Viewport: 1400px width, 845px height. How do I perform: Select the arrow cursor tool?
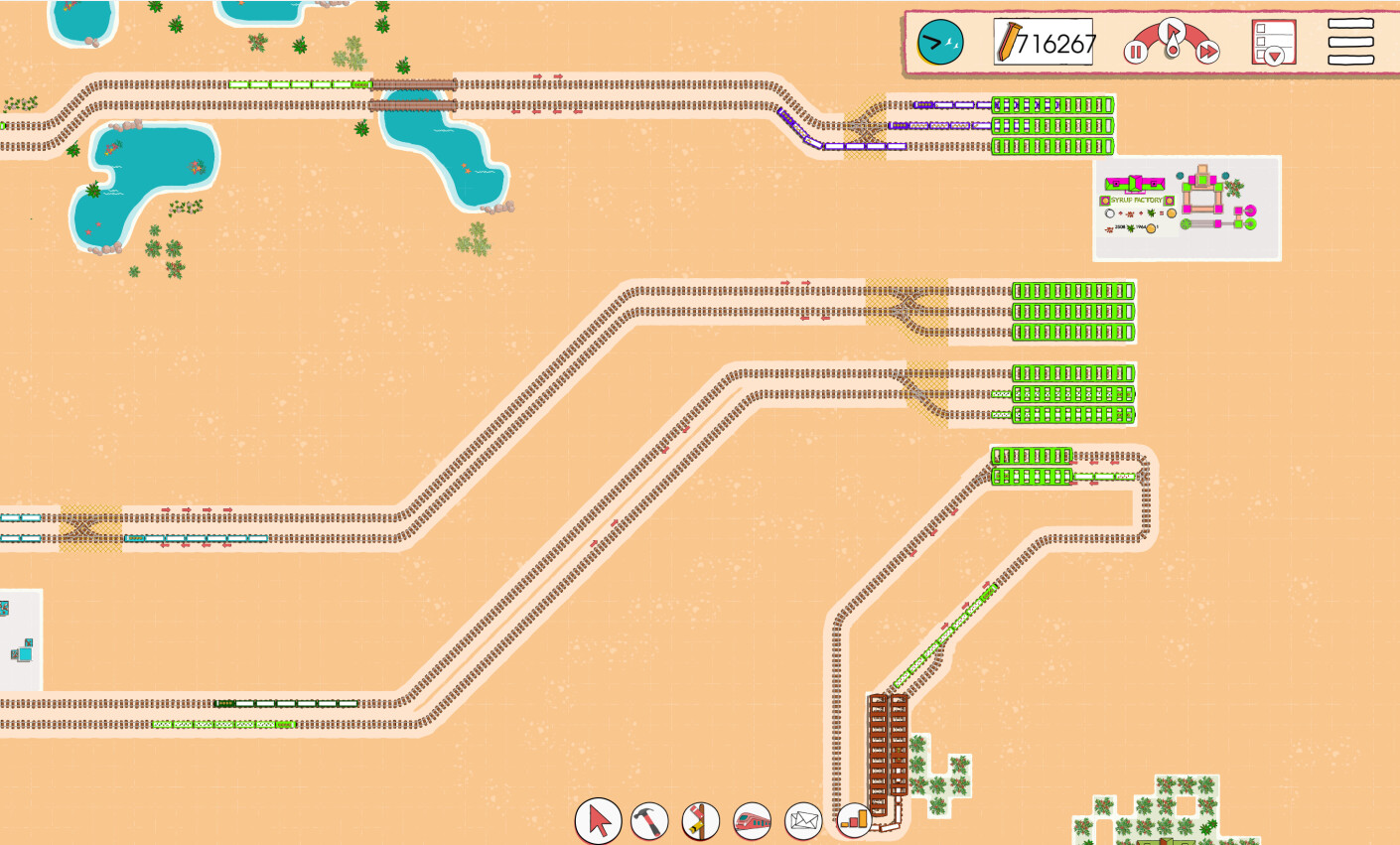pos(598,821)
